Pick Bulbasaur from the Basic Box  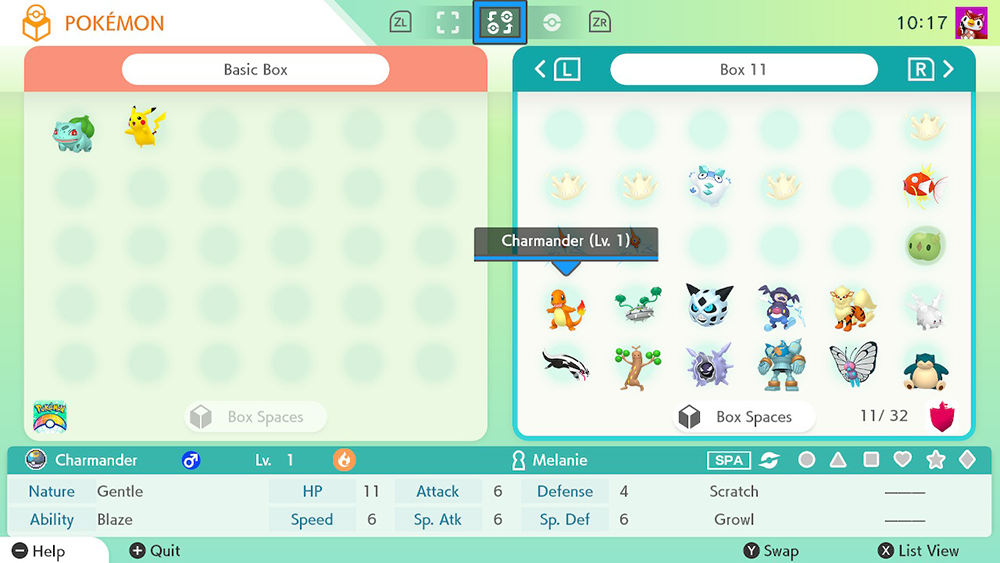pos(73,131)
